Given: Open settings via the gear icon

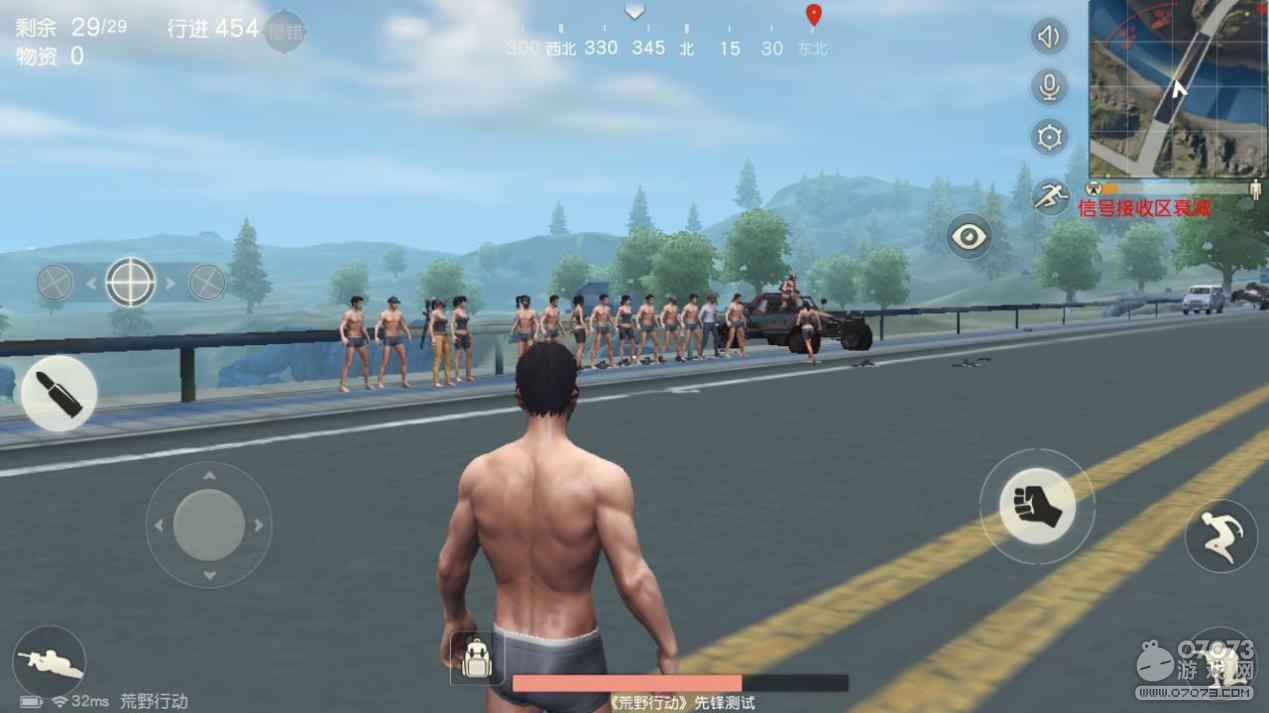Looking at the screenshot, I should pyautogui.click(x=1049, y=137).
